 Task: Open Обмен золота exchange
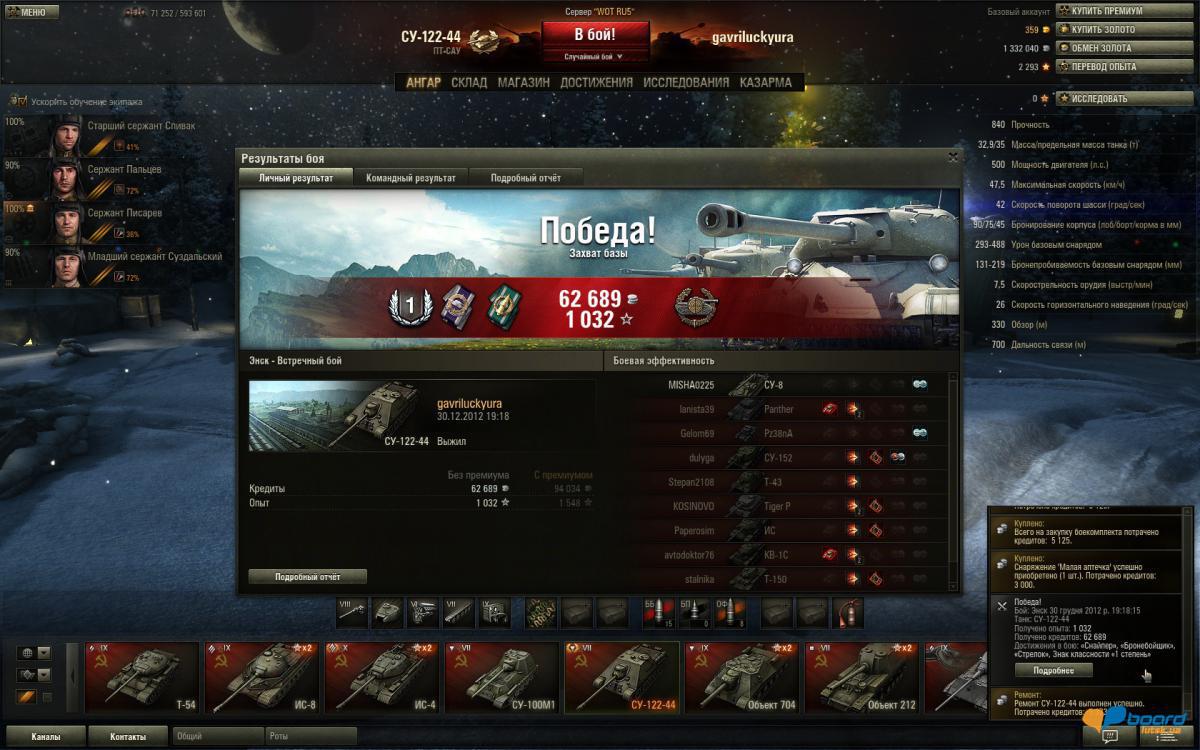click(x=1112, y=48)
